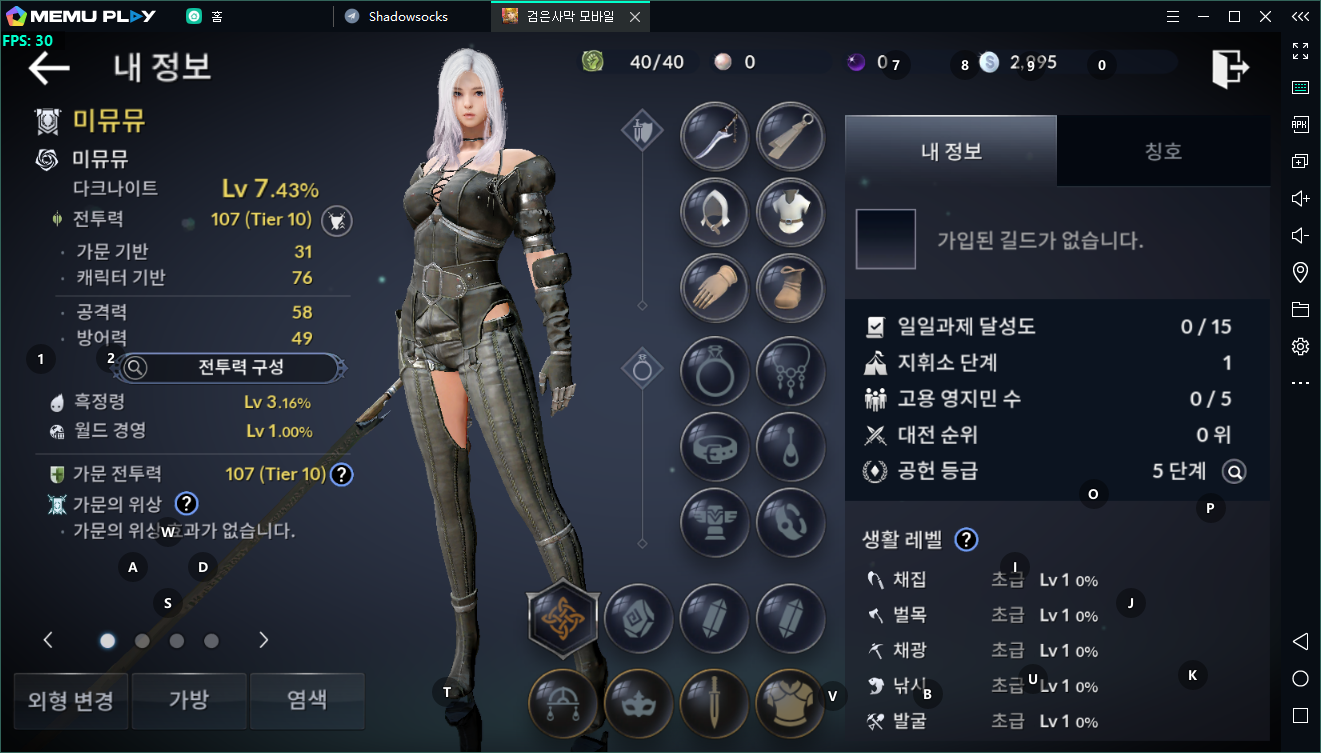Close the 검은사막 모바일 emulator tab
Screen dimensions: 1321x753
pos(635,17)
